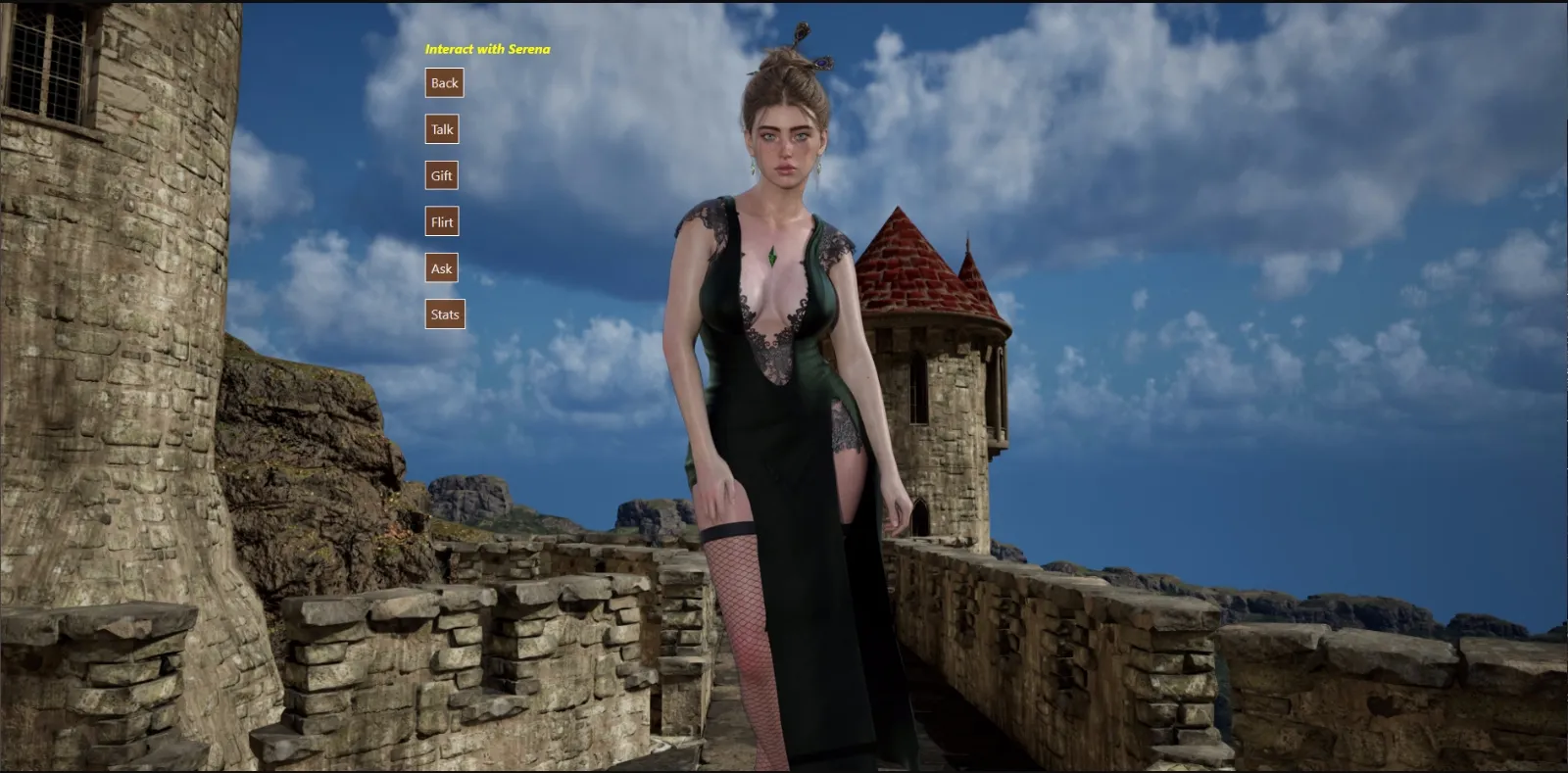1568x773 pixels.
Task: Click the Back button to leave interaction
Action: 443,83
